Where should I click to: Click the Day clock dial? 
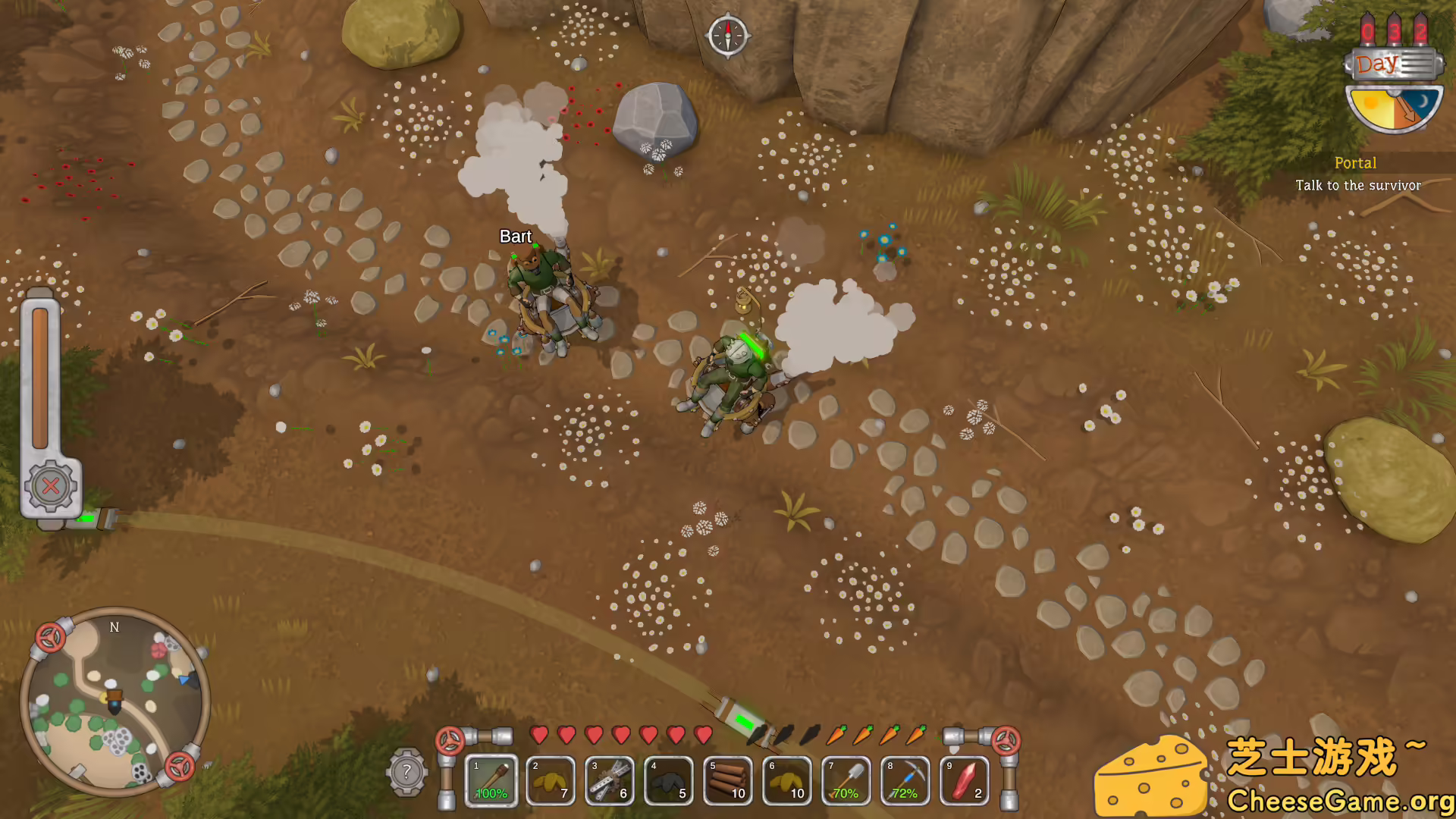coord(1394,106)
